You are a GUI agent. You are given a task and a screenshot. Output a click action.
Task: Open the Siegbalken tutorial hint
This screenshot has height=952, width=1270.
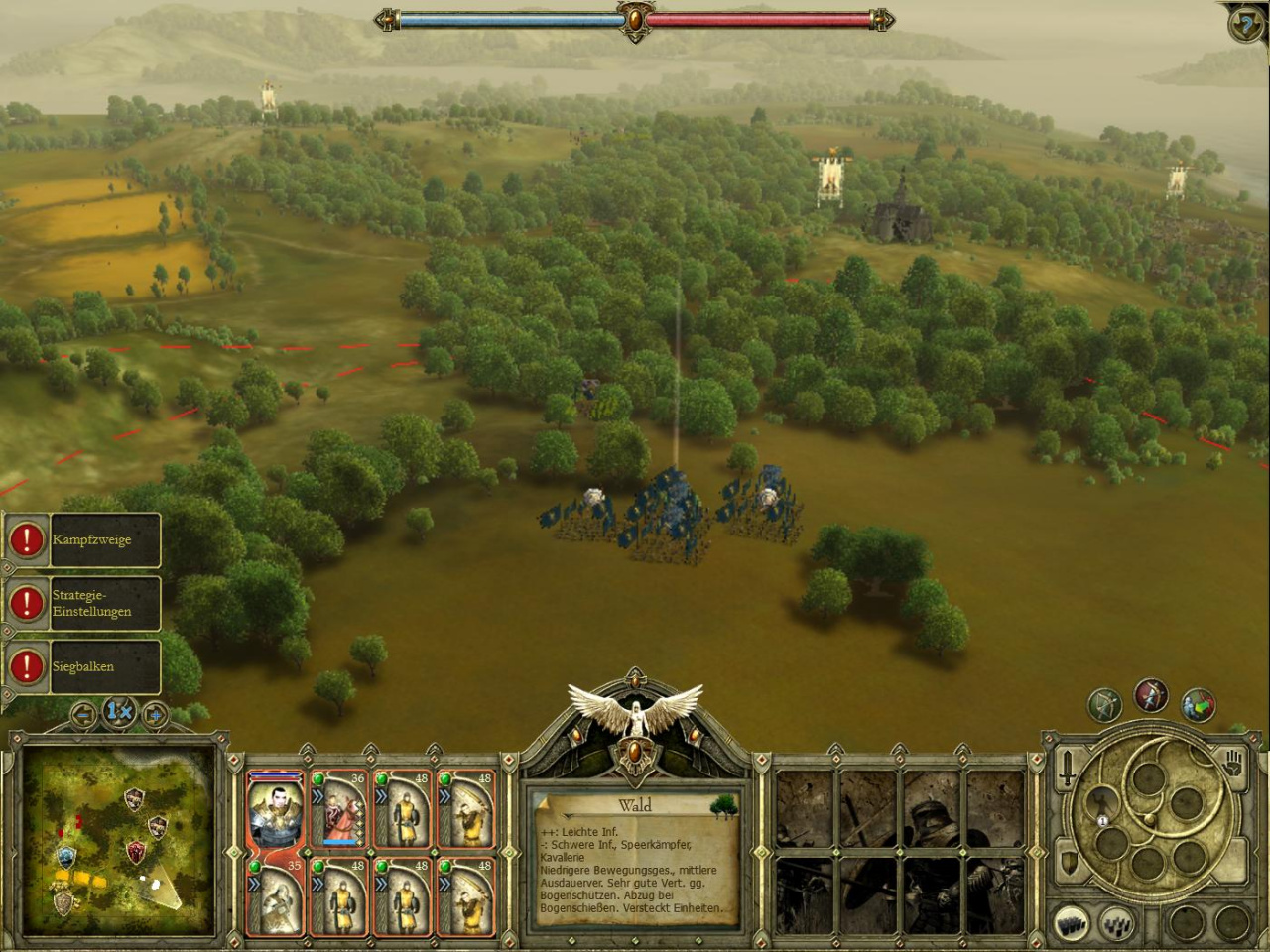click(x=82, y=666)
